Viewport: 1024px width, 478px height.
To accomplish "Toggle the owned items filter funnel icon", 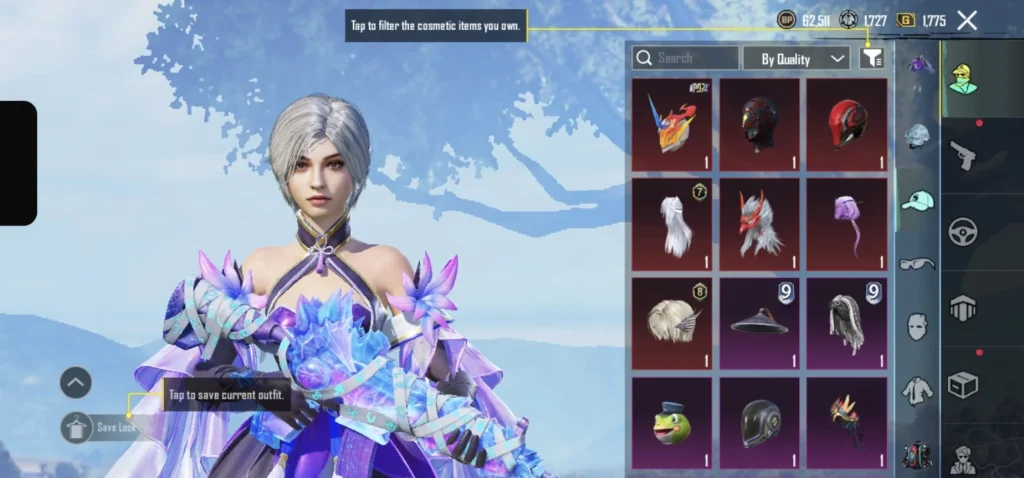I will pyautogui.click(x=871, y=58).
